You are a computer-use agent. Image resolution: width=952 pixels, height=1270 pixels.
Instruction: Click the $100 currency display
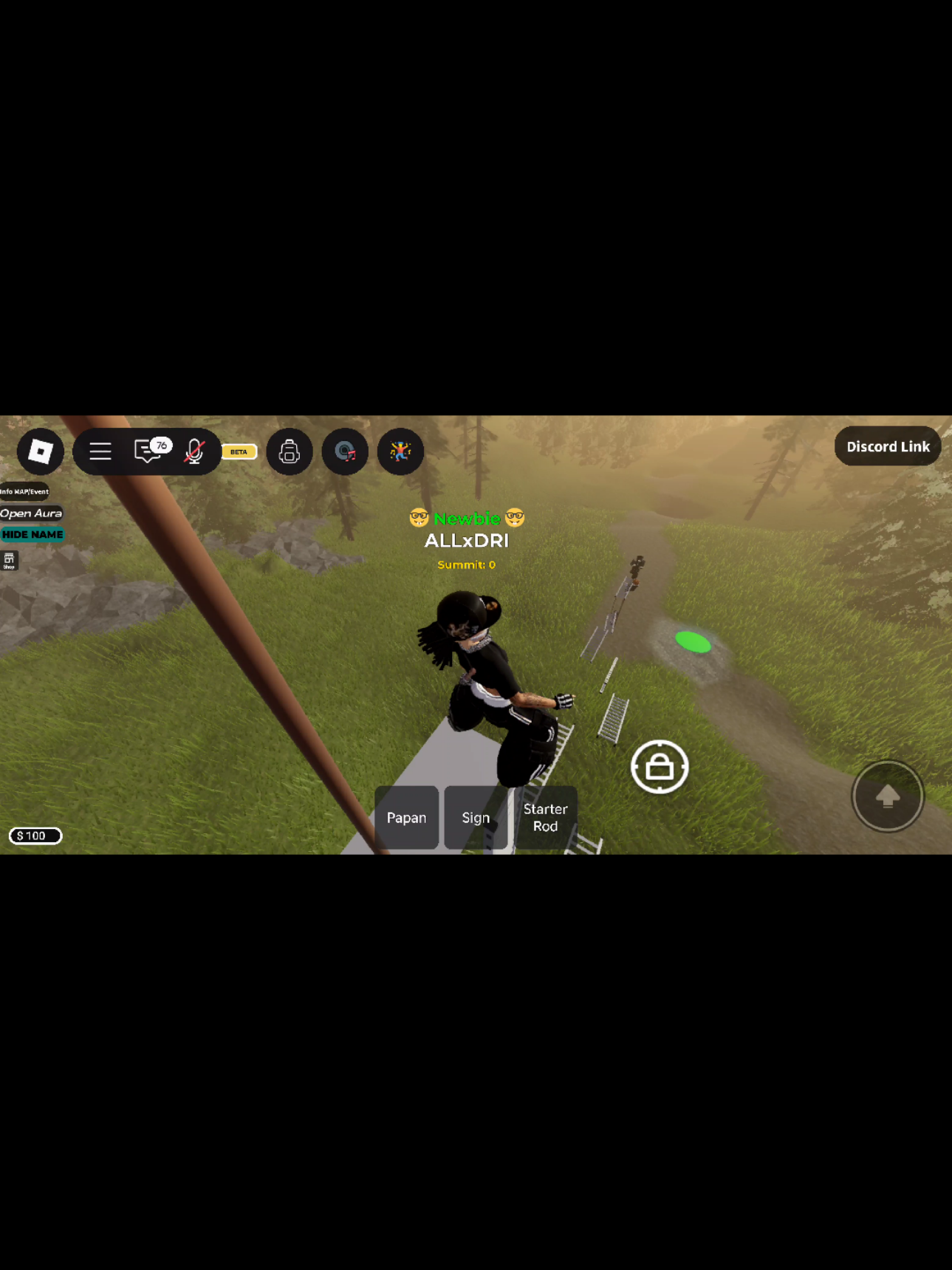(x=35, y=836)
